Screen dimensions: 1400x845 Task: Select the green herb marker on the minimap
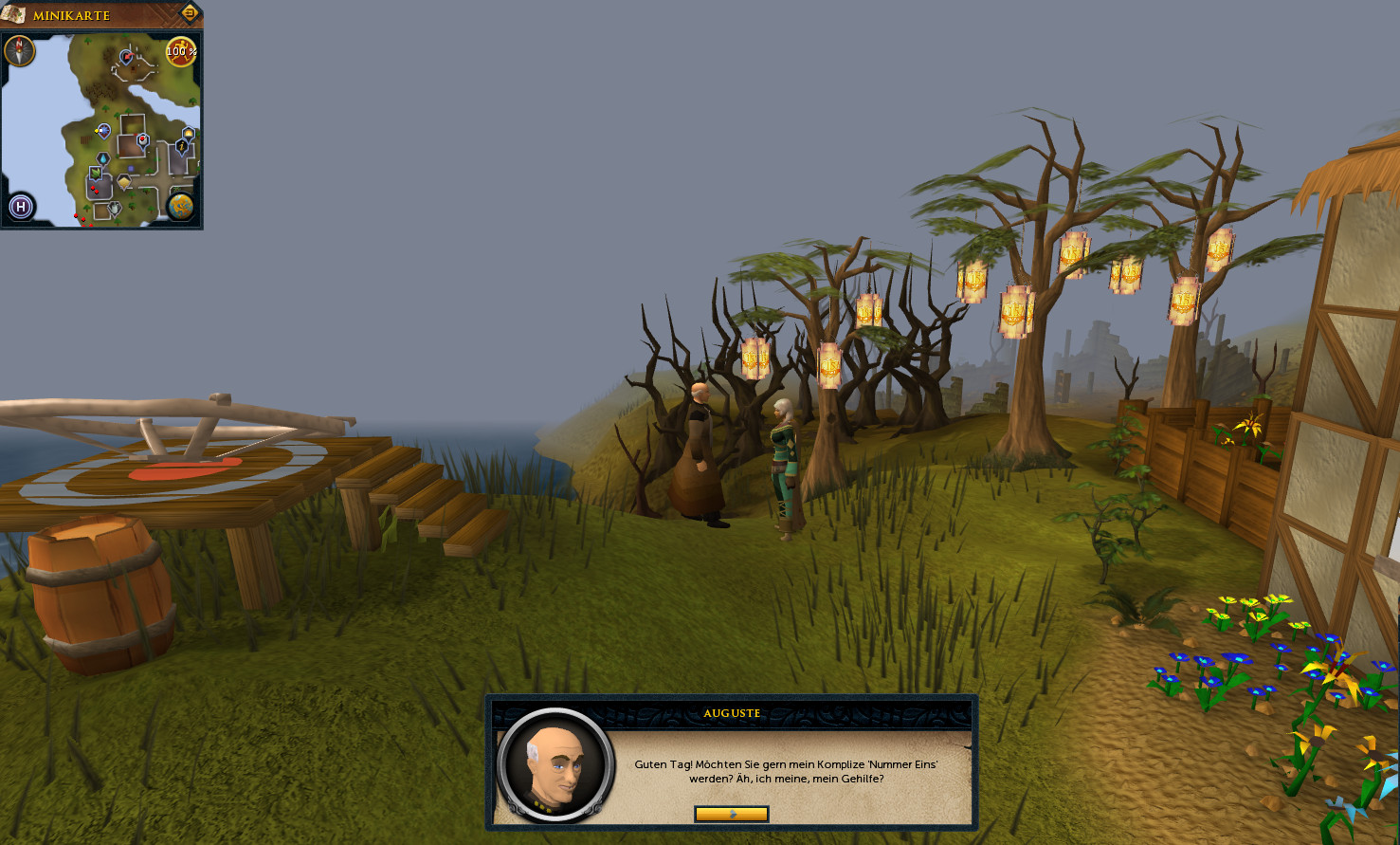tap(96, 173)
